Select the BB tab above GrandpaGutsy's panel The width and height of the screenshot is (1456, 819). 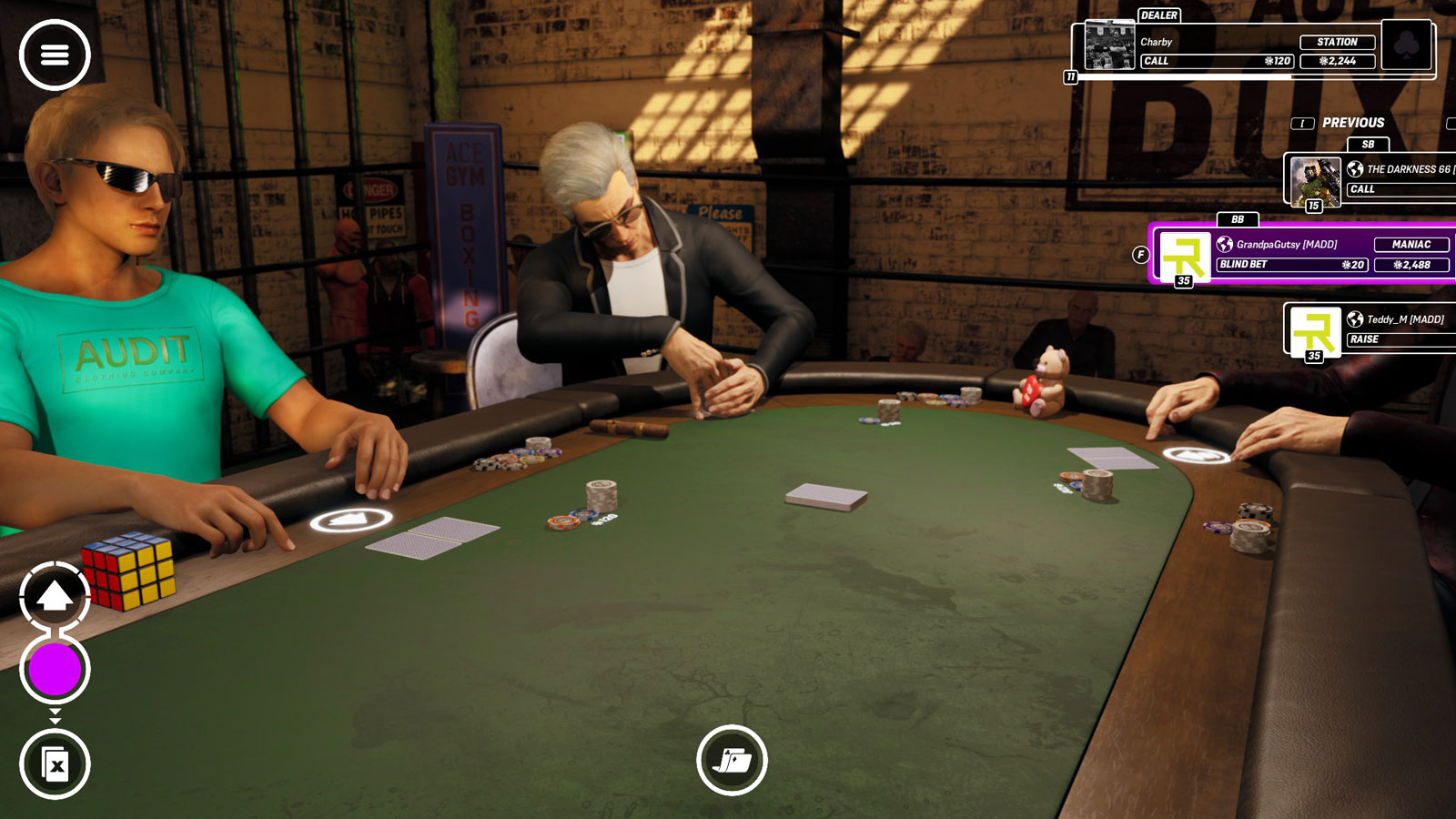[1237, 219]
